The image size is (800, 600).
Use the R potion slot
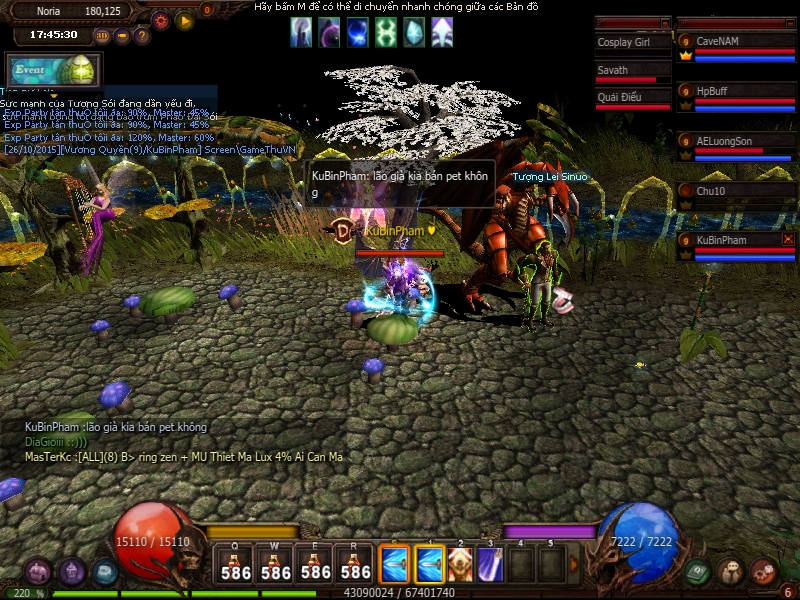point(356,564)
